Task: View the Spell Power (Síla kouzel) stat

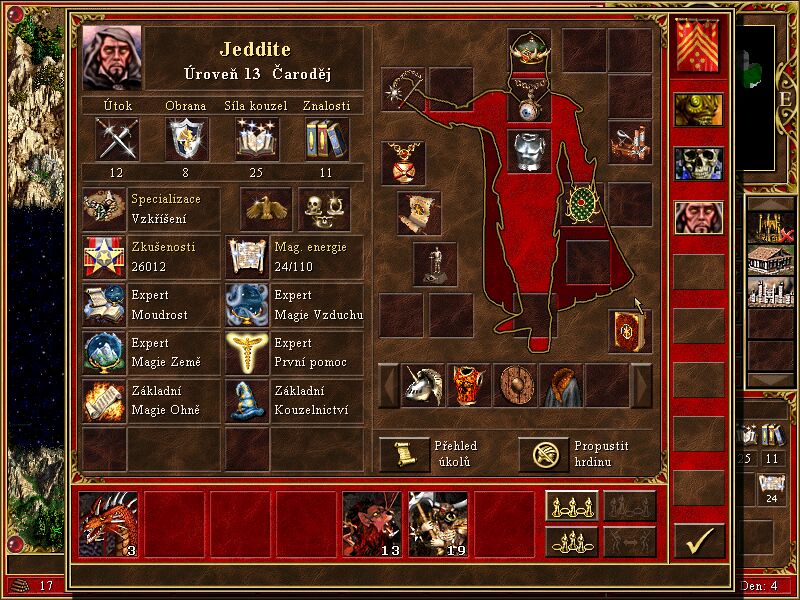Action: (x=257, y=138)
